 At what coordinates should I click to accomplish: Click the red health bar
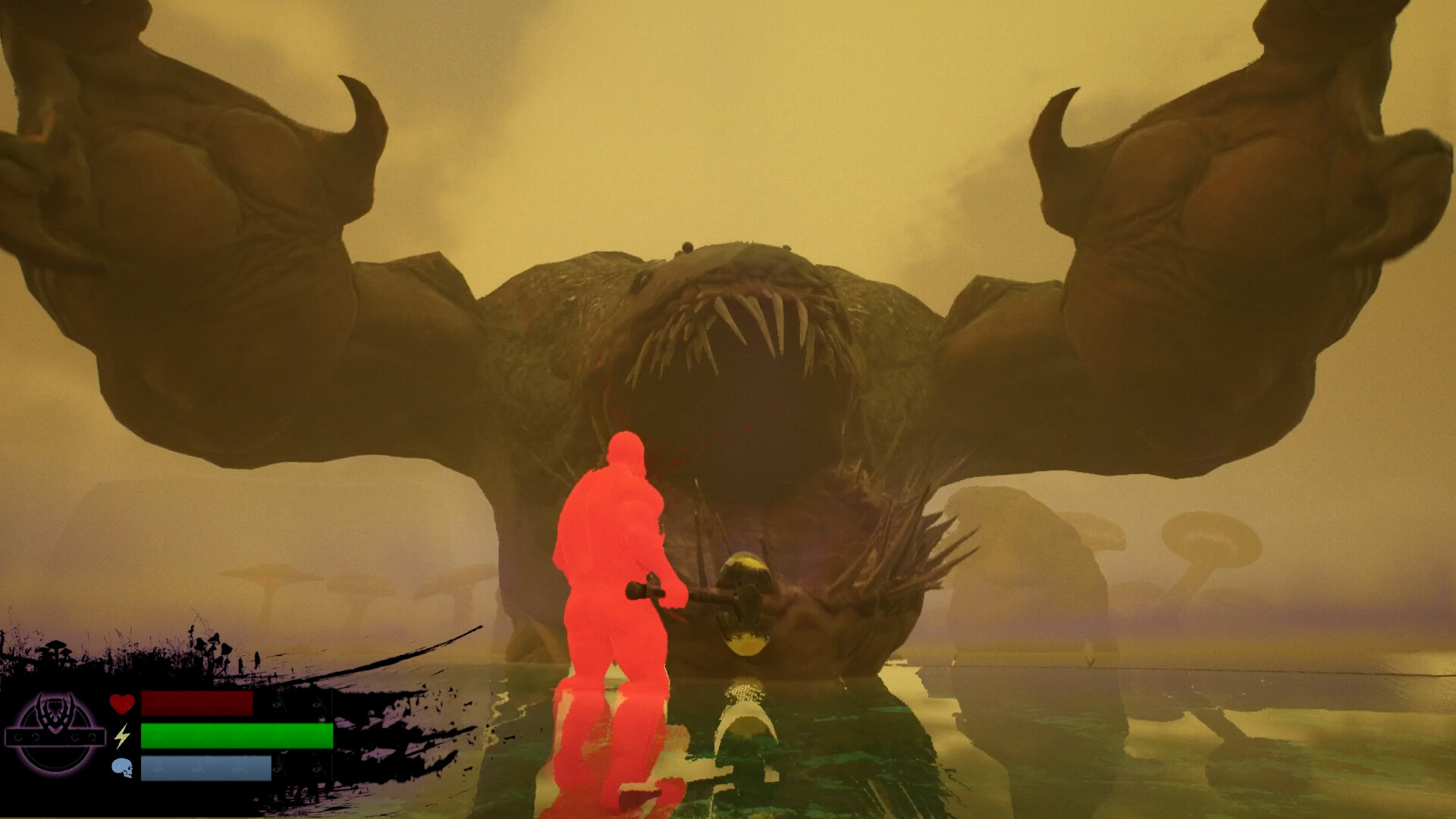pos(197,704)
